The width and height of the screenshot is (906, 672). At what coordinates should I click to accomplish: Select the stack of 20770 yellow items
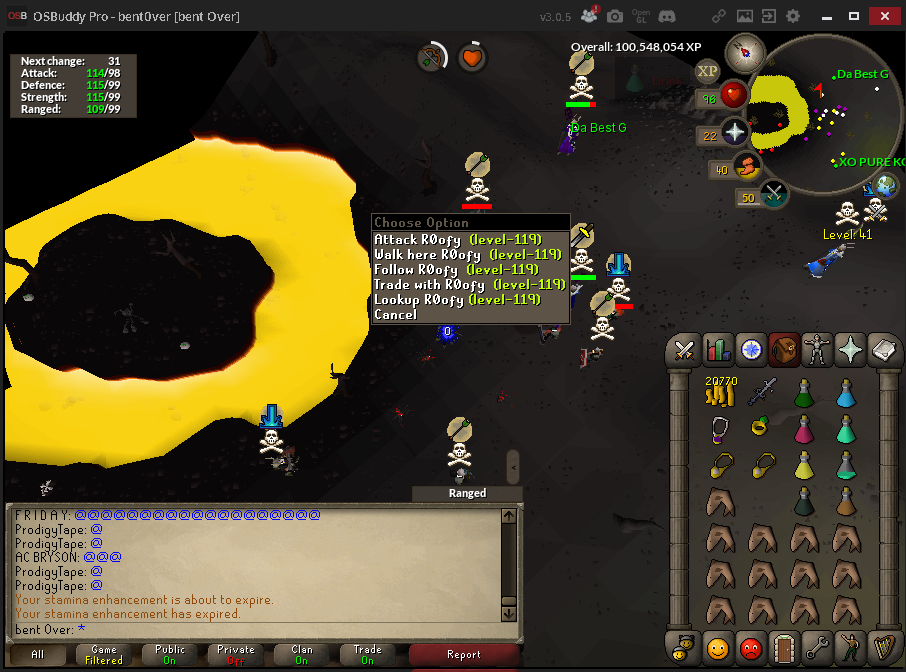pos(720,393)
